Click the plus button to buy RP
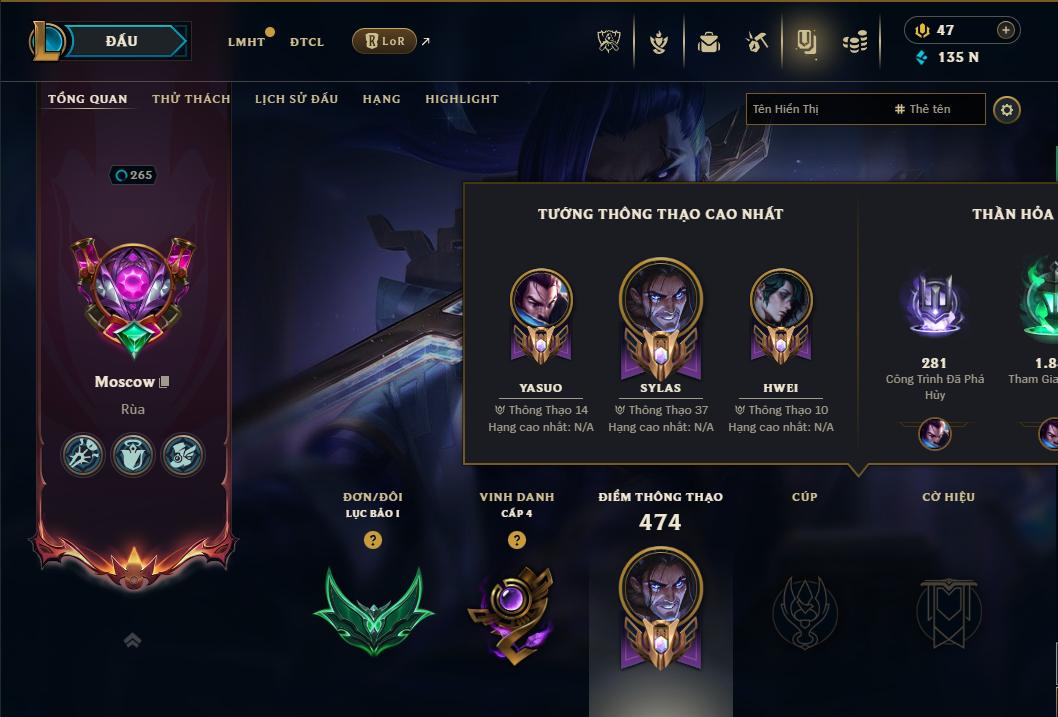This screenshot has width=1058, height=717. click(1005, 30)
